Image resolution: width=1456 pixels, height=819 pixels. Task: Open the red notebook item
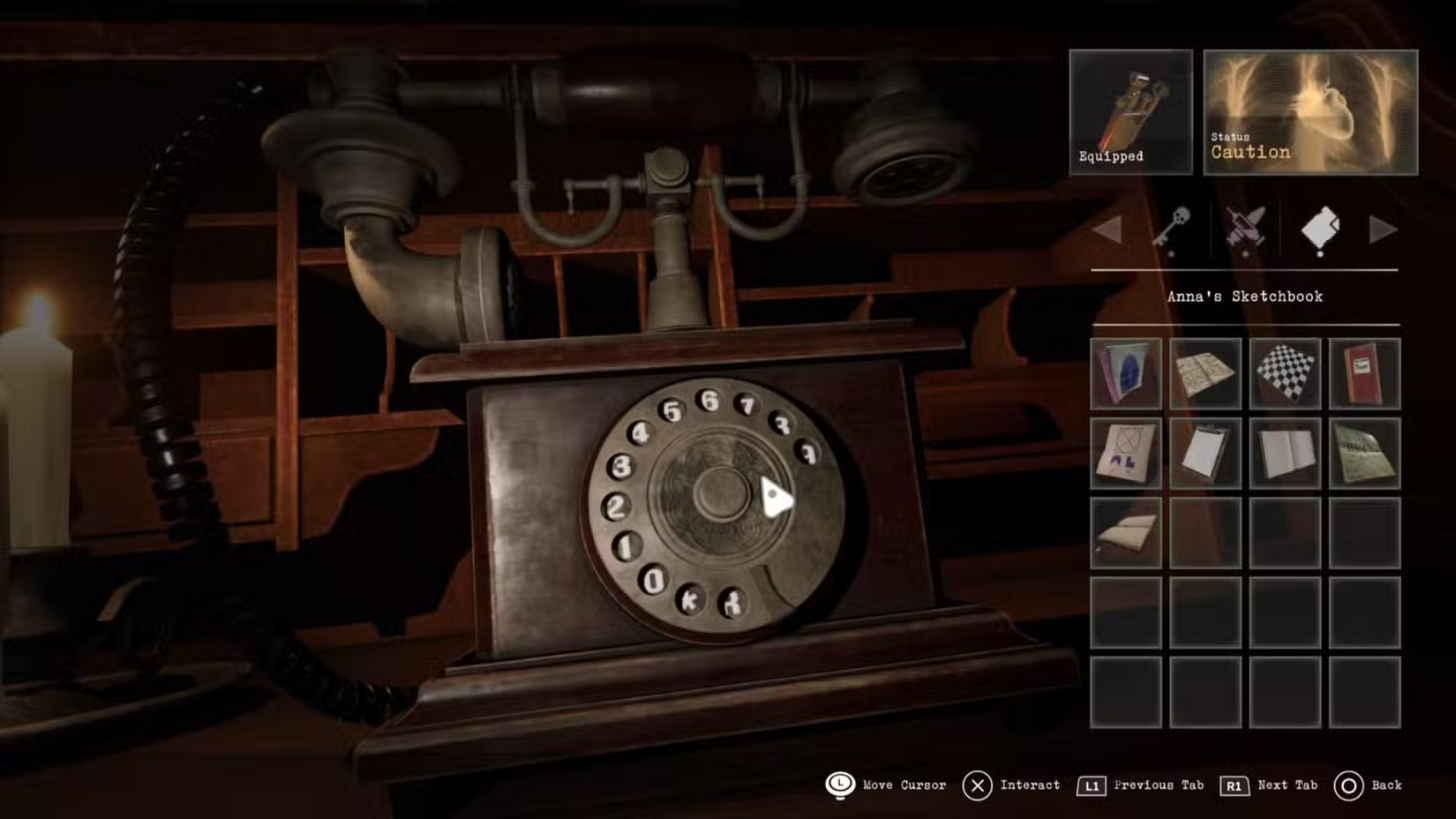pyautogui.click(x=1364, y=374)
